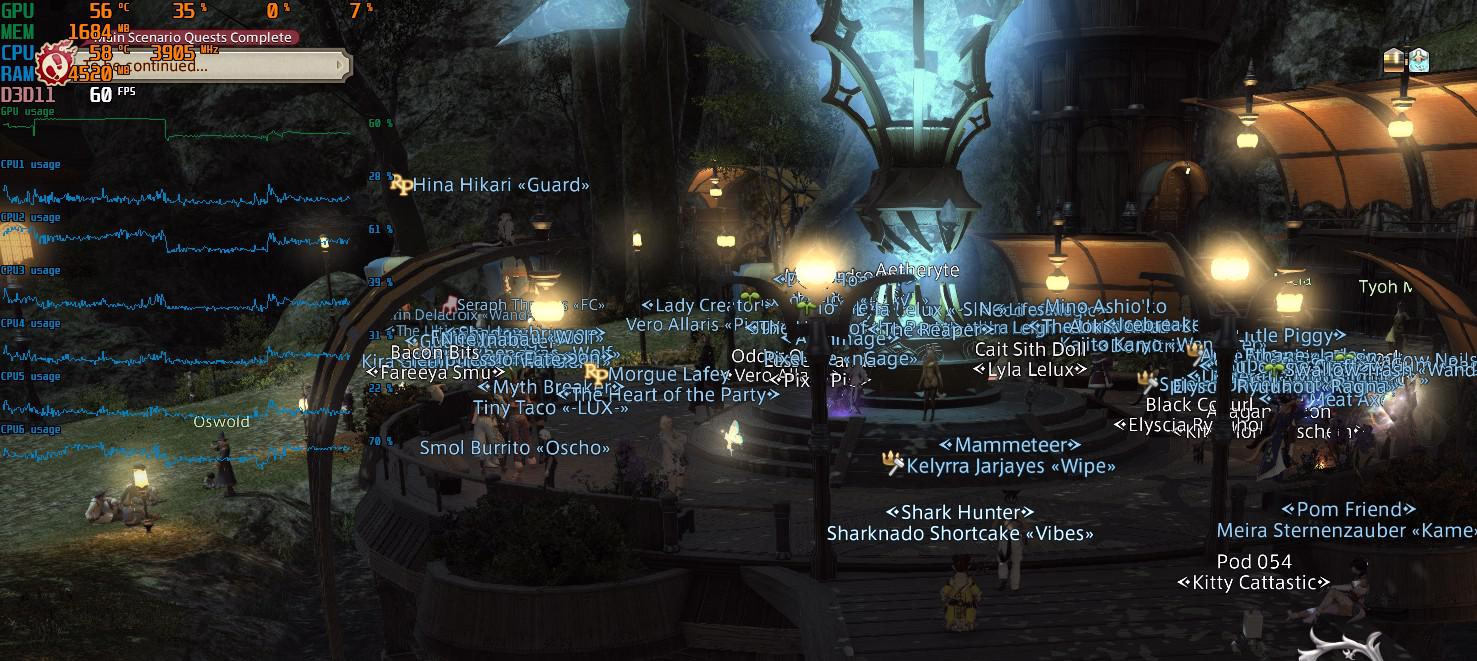The height and width of the screenshot is (661, 1477).
Task: Target the Kelyrra Jarjayes «Wipe» nameplate
Action: [x=1010, y=466]
